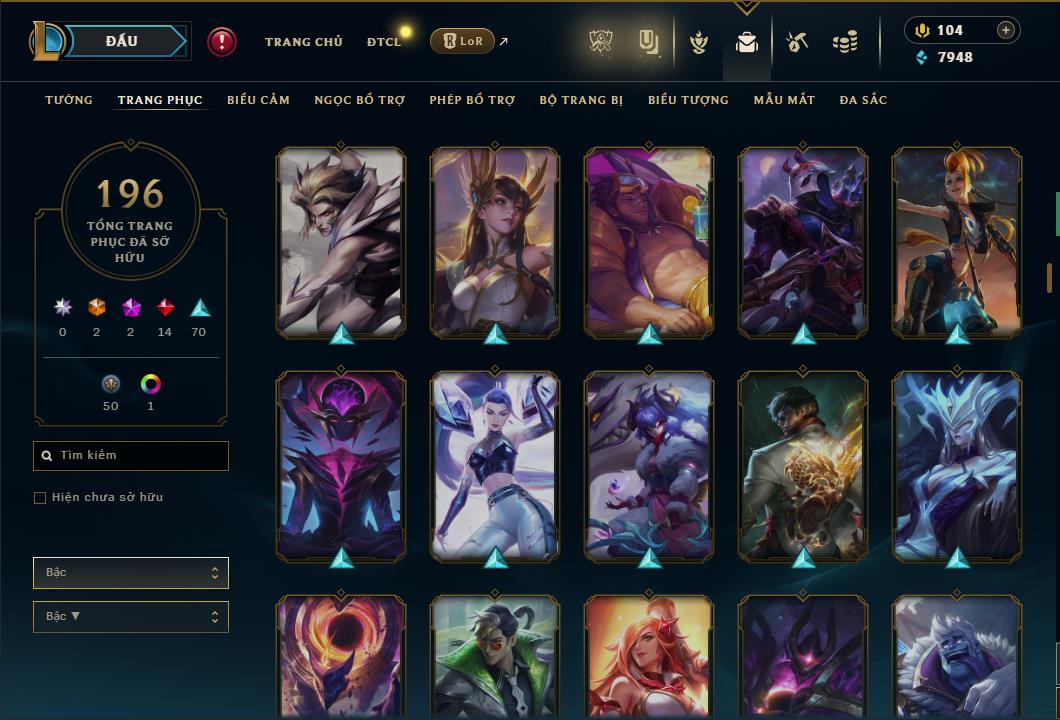The width and height of the screenshot is (1060, 720).
Task: View the ĐA SẮC tab
Action: click(x=863, y=100)
